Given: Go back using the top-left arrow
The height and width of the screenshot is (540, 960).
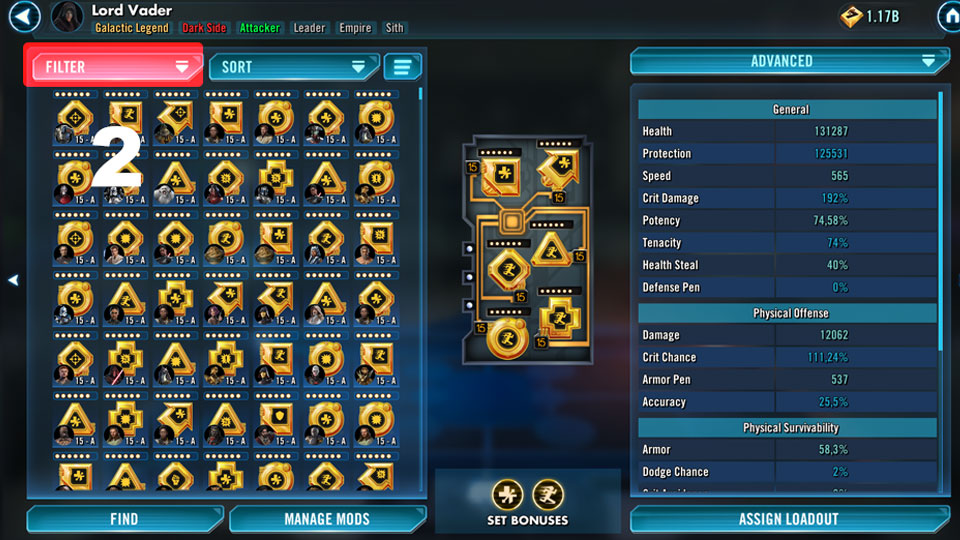Looking at the screenshot, I should [x=22, y=16].
